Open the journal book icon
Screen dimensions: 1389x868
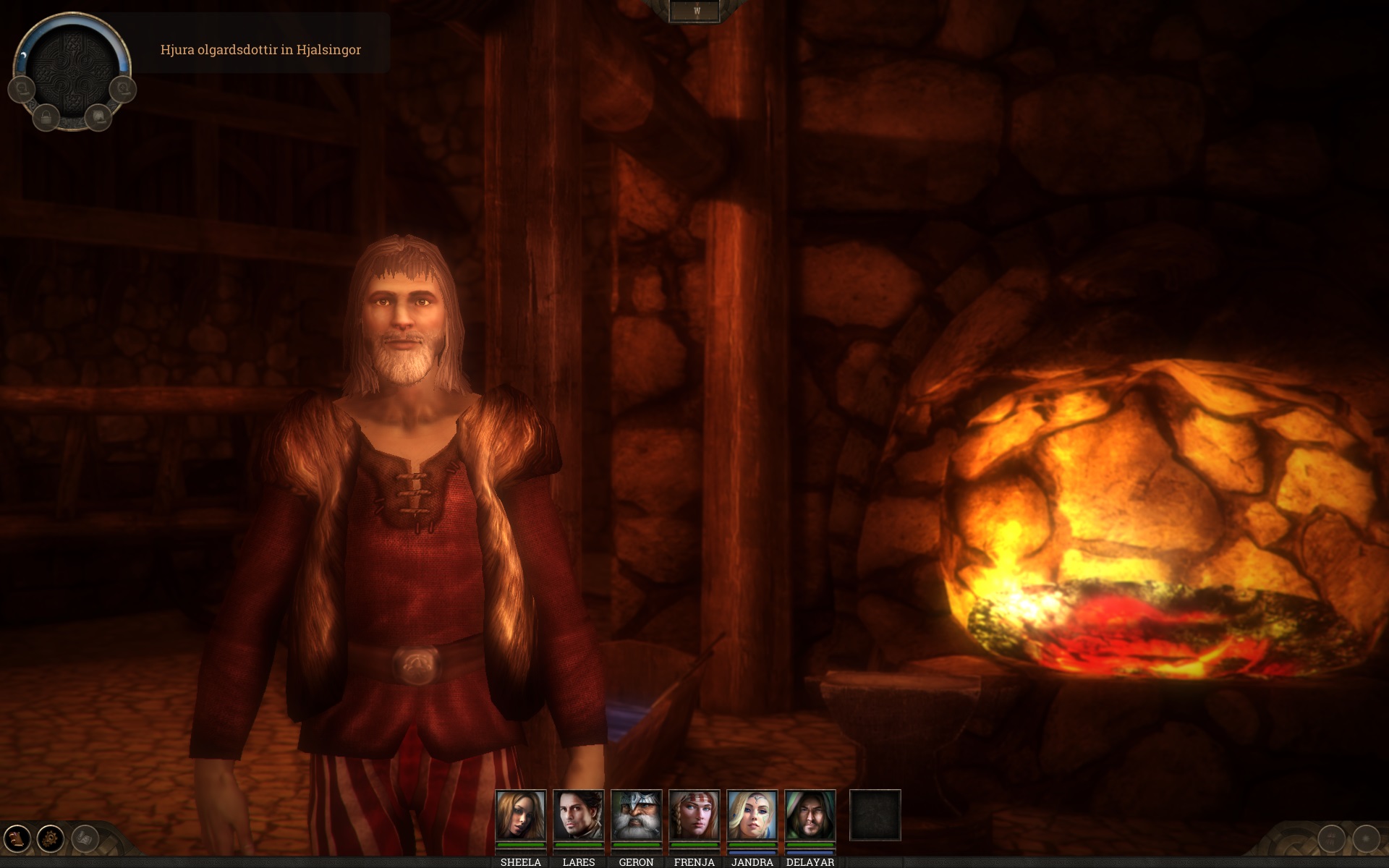coord(17,839)
